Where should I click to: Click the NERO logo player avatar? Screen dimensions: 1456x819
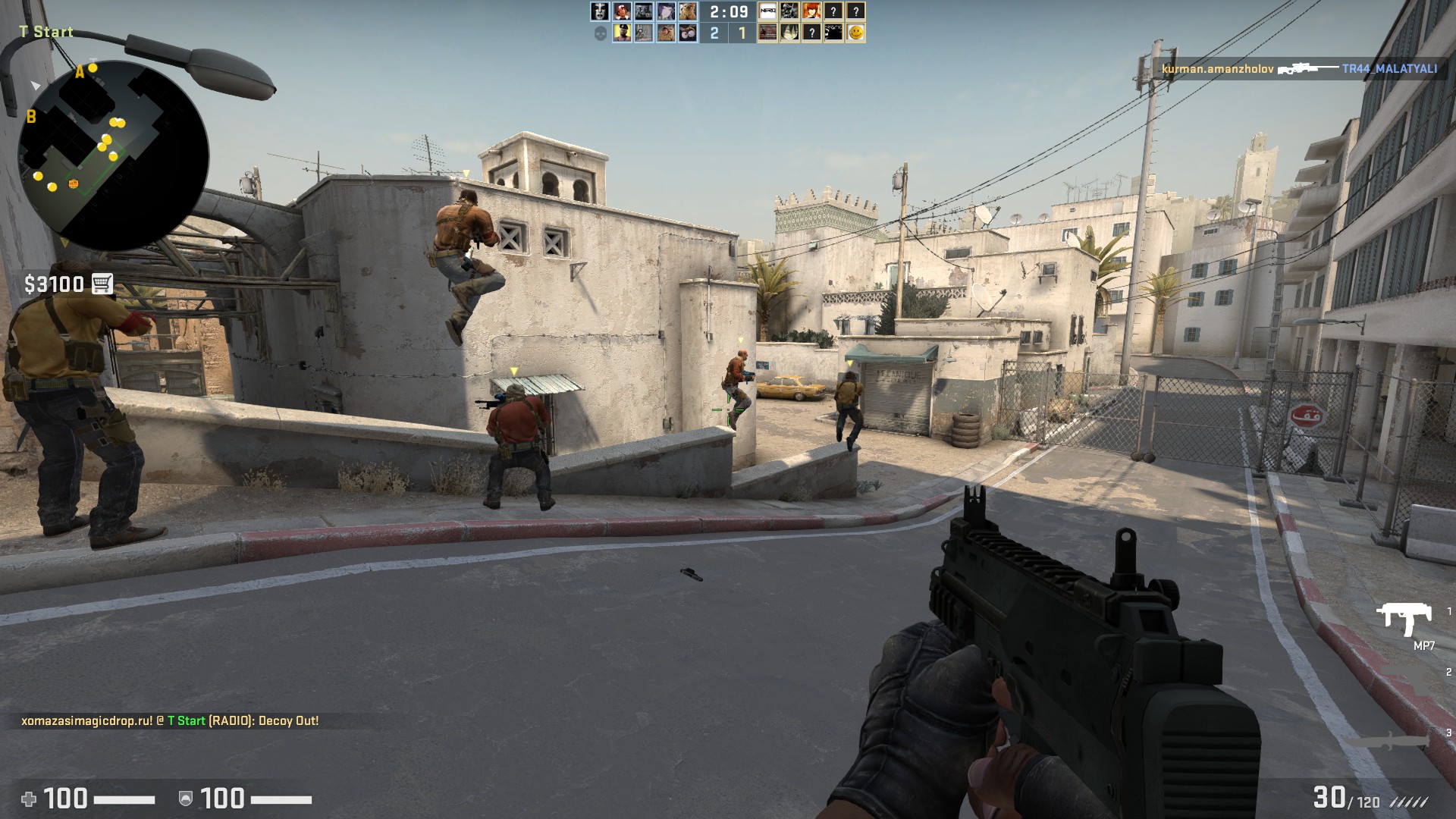[767, 11]
